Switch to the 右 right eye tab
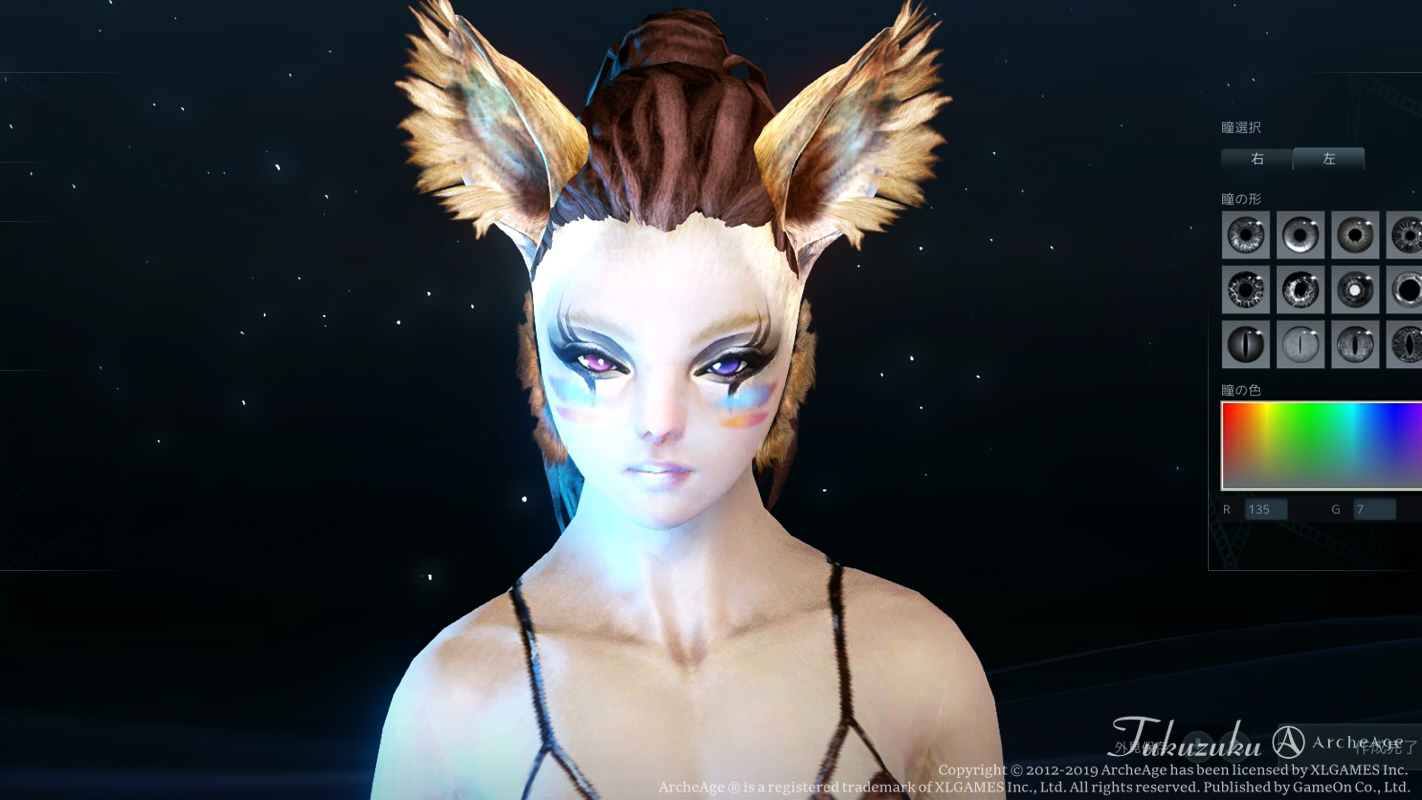 (x=1256, y=158)
